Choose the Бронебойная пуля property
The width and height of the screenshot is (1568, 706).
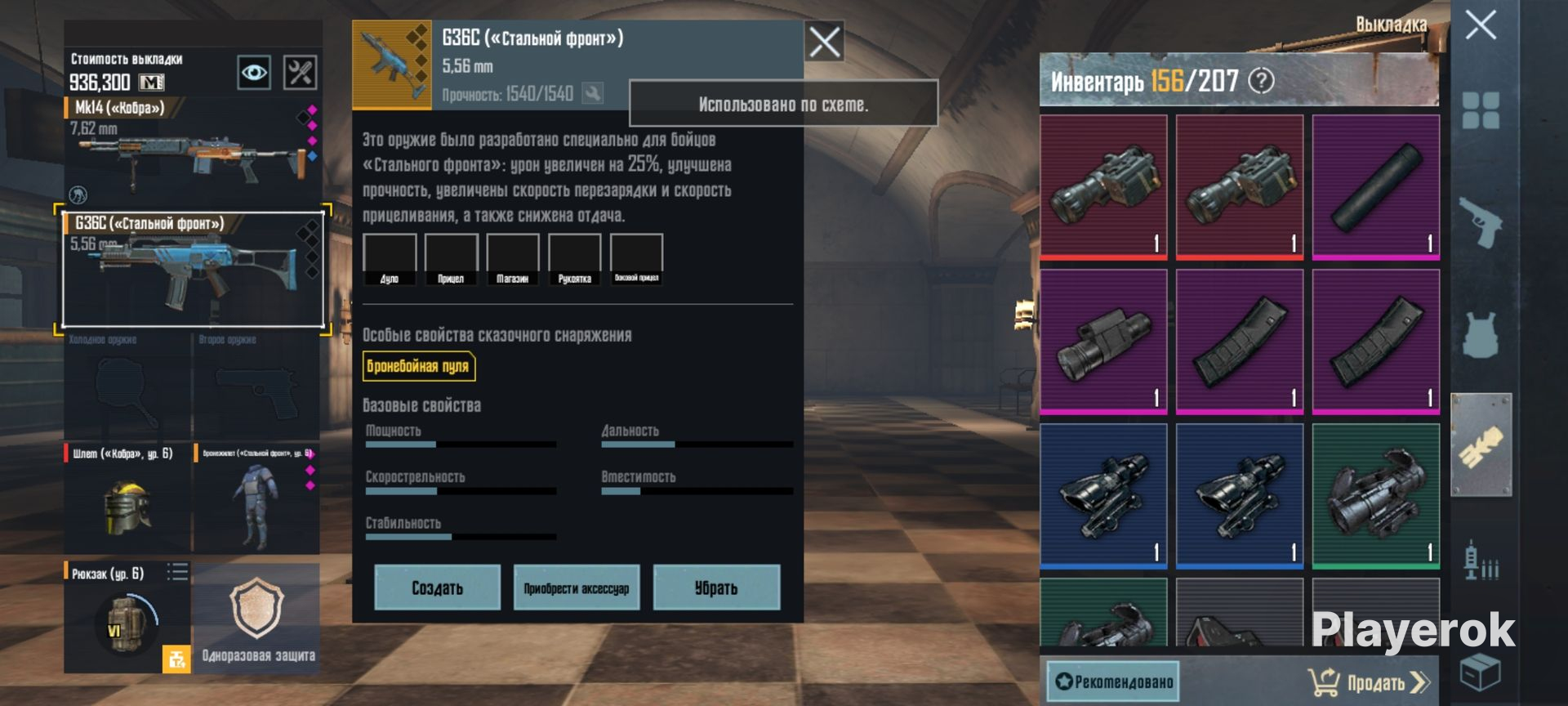[418, 366]
